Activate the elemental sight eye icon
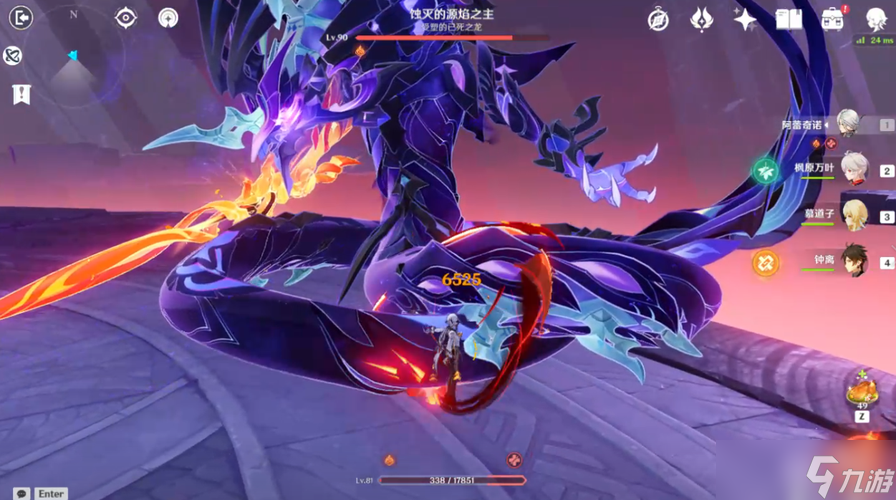The width and height of the screenshot is (896, 500). point(126,17)
